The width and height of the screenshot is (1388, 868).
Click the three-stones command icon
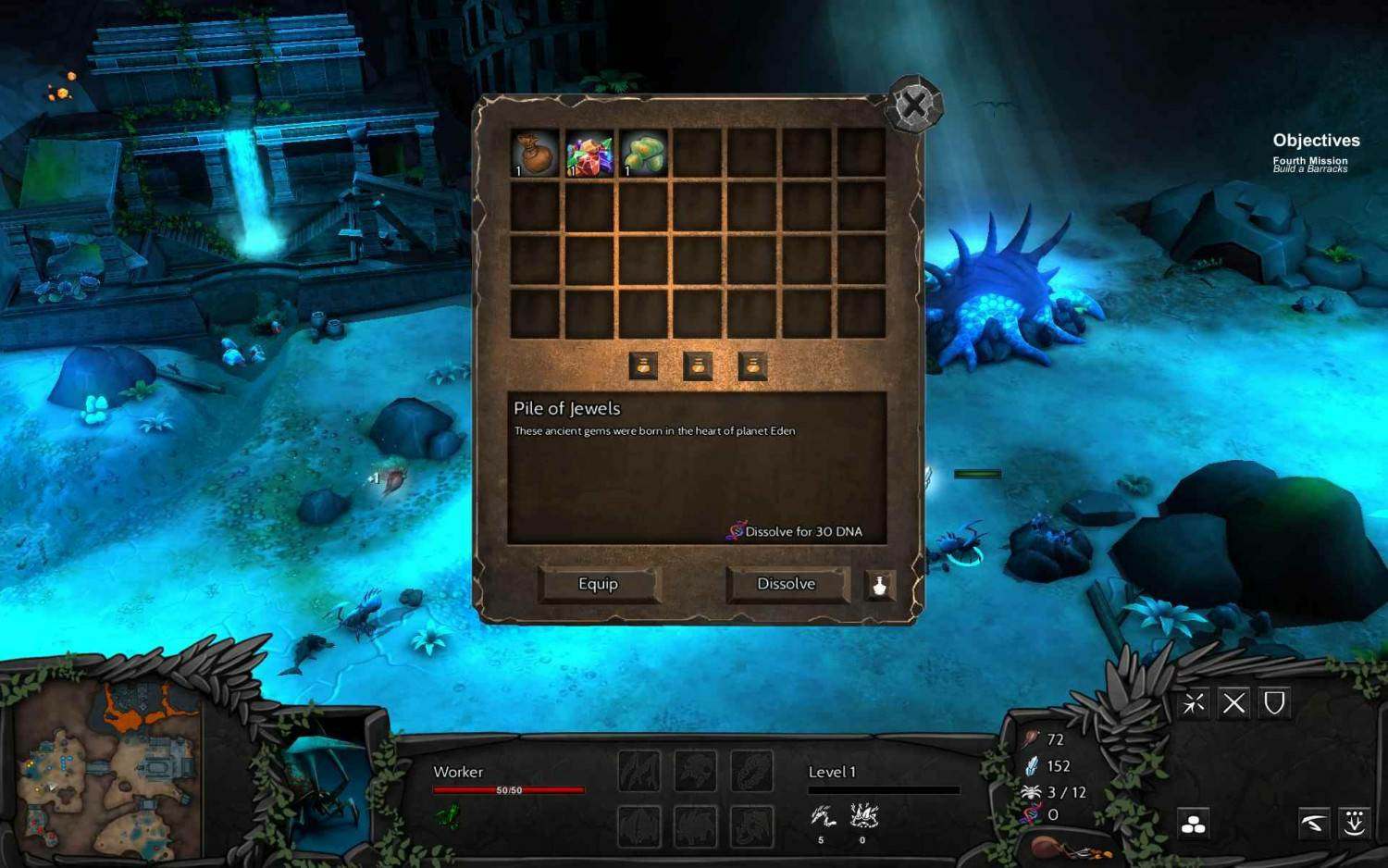point(1194,824)
